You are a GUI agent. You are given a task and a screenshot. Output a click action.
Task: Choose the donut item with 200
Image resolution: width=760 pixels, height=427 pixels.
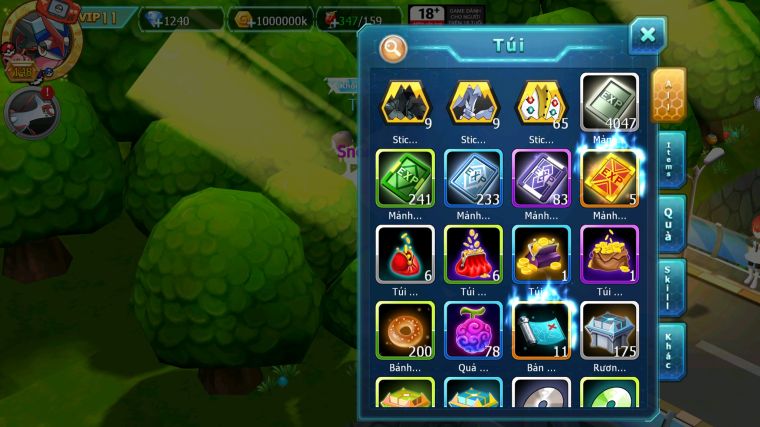coord(405,330)
